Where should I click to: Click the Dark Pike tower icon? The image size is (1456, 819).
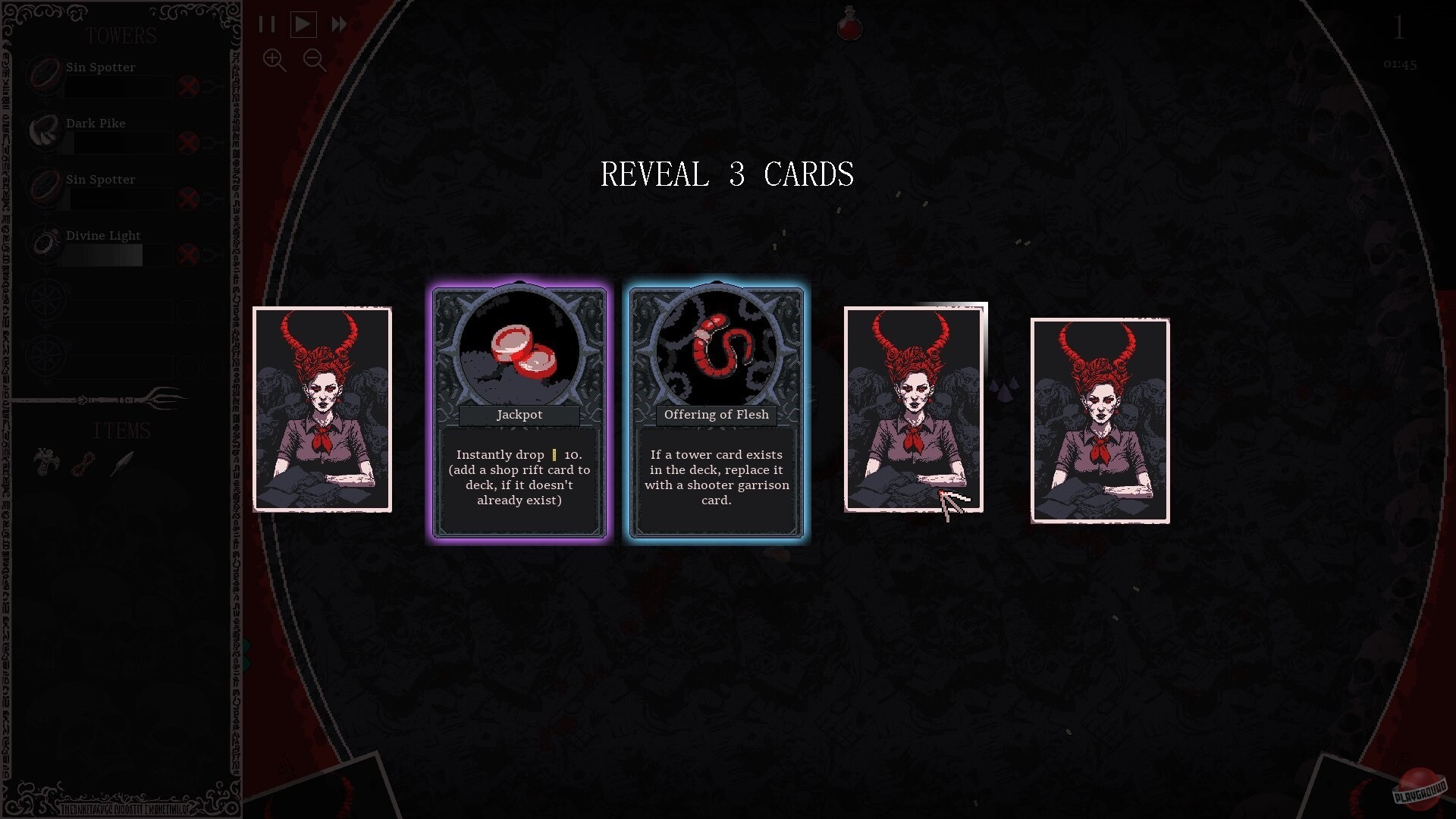pyautogui.click(x=44, y=132)
